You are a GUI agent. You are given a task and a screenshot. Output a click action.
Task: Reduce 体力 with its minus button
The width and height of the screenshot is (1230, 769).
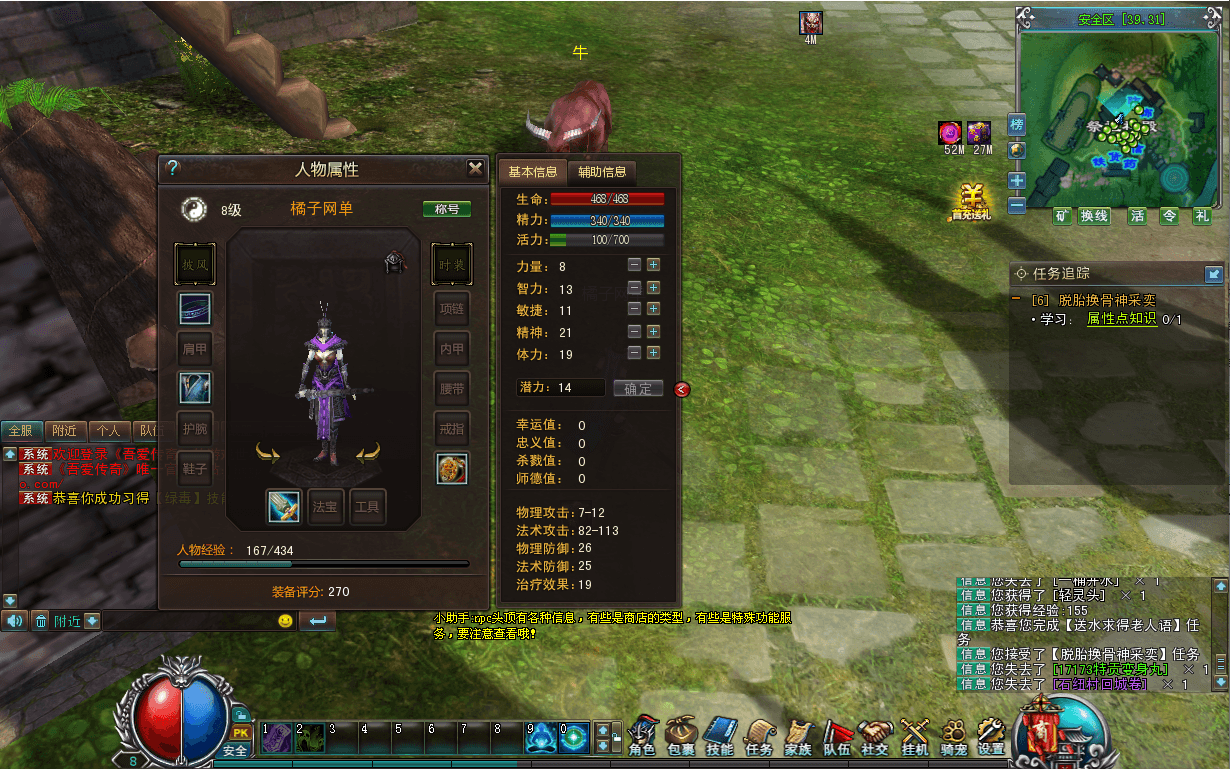coord(634,353)
